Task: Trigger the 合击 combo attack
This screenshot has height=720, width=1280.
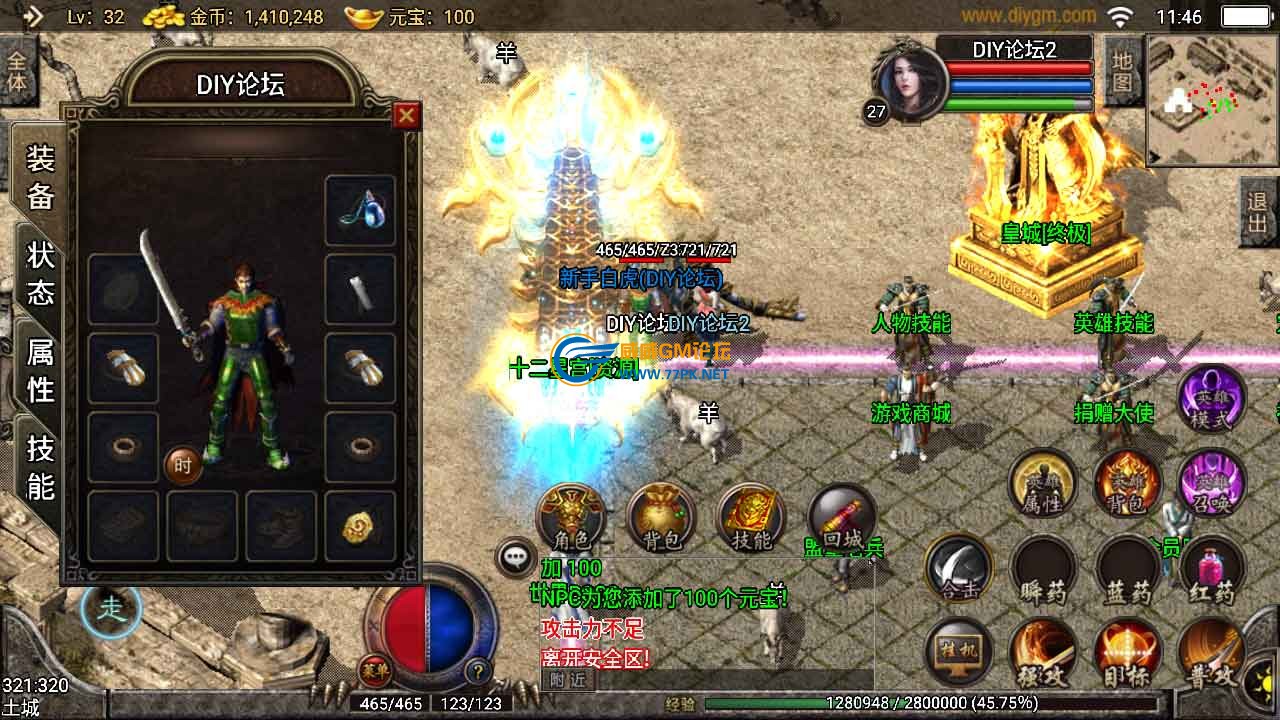Action: pos(958,570)
